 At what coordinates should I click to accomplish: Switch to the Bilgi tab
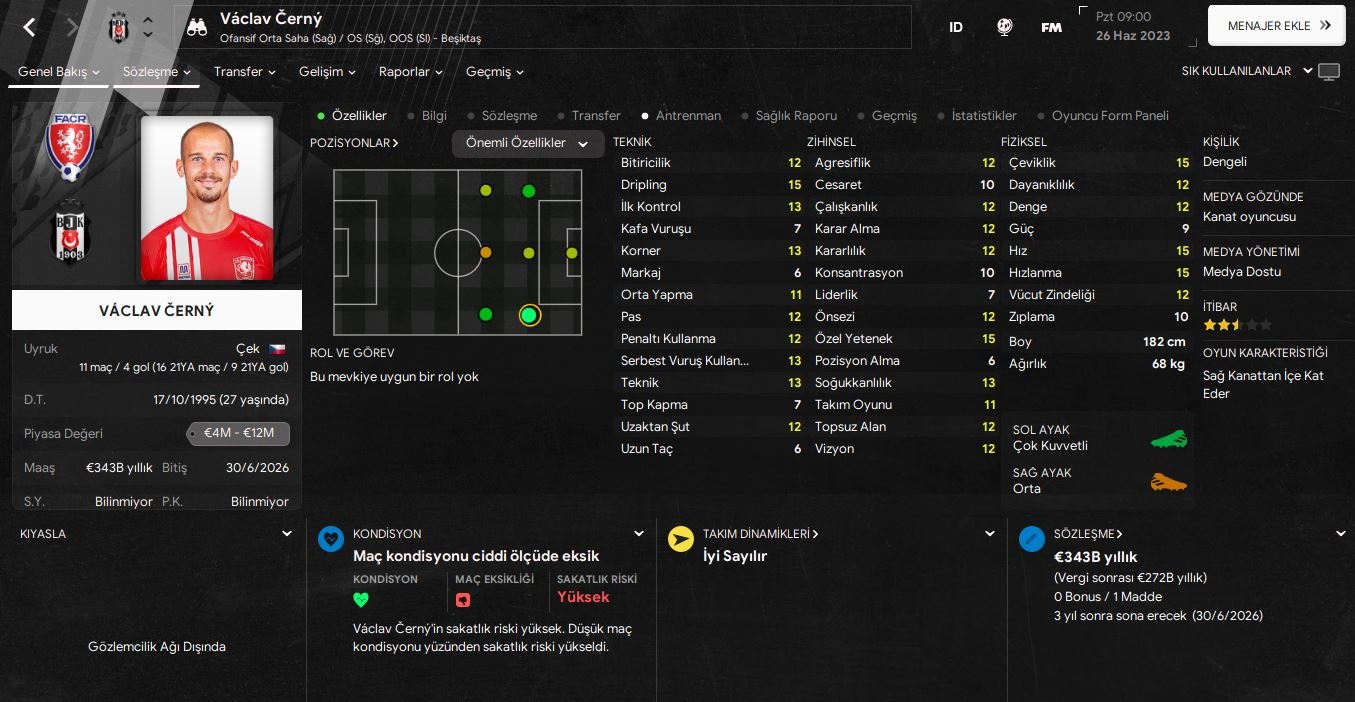coord(434,116)
